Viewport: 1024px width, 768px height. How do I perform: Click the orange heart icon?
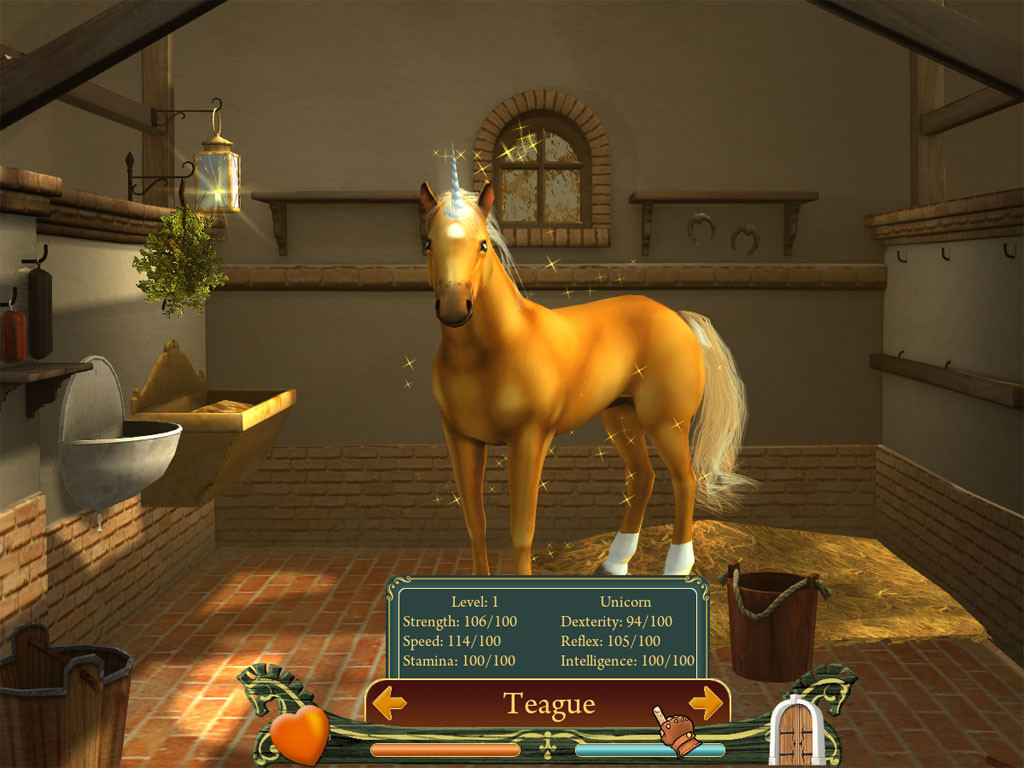(x=299, y=733)
